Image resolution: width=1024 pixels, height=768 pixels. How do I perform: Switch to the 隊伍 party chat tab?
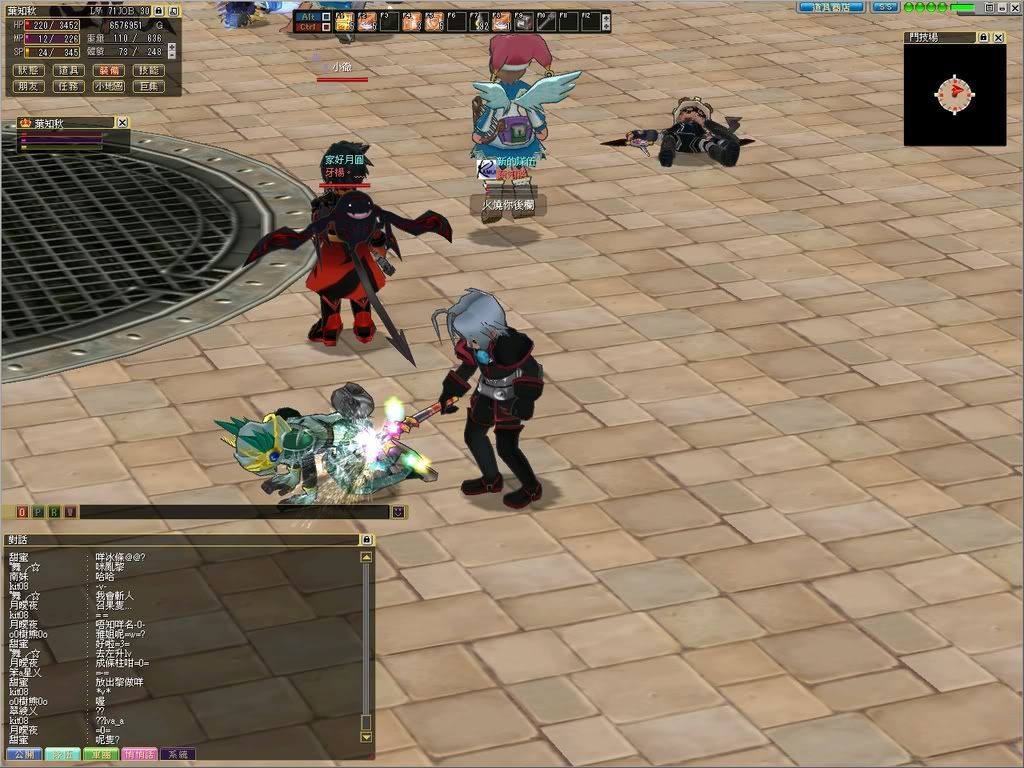[x=63, y=754]
